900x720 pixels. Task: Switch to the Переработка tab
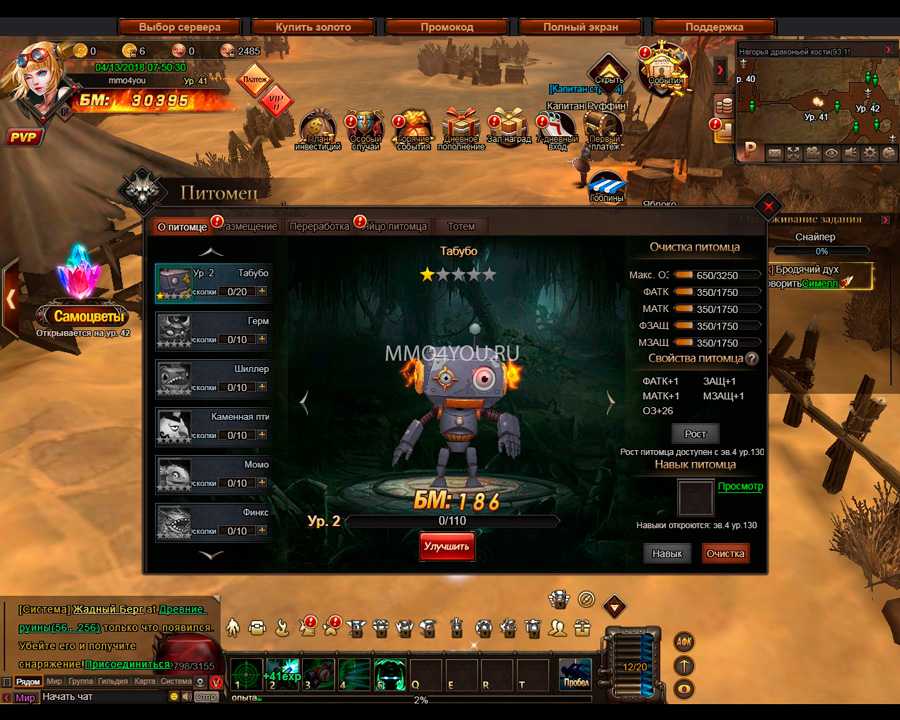319,226
